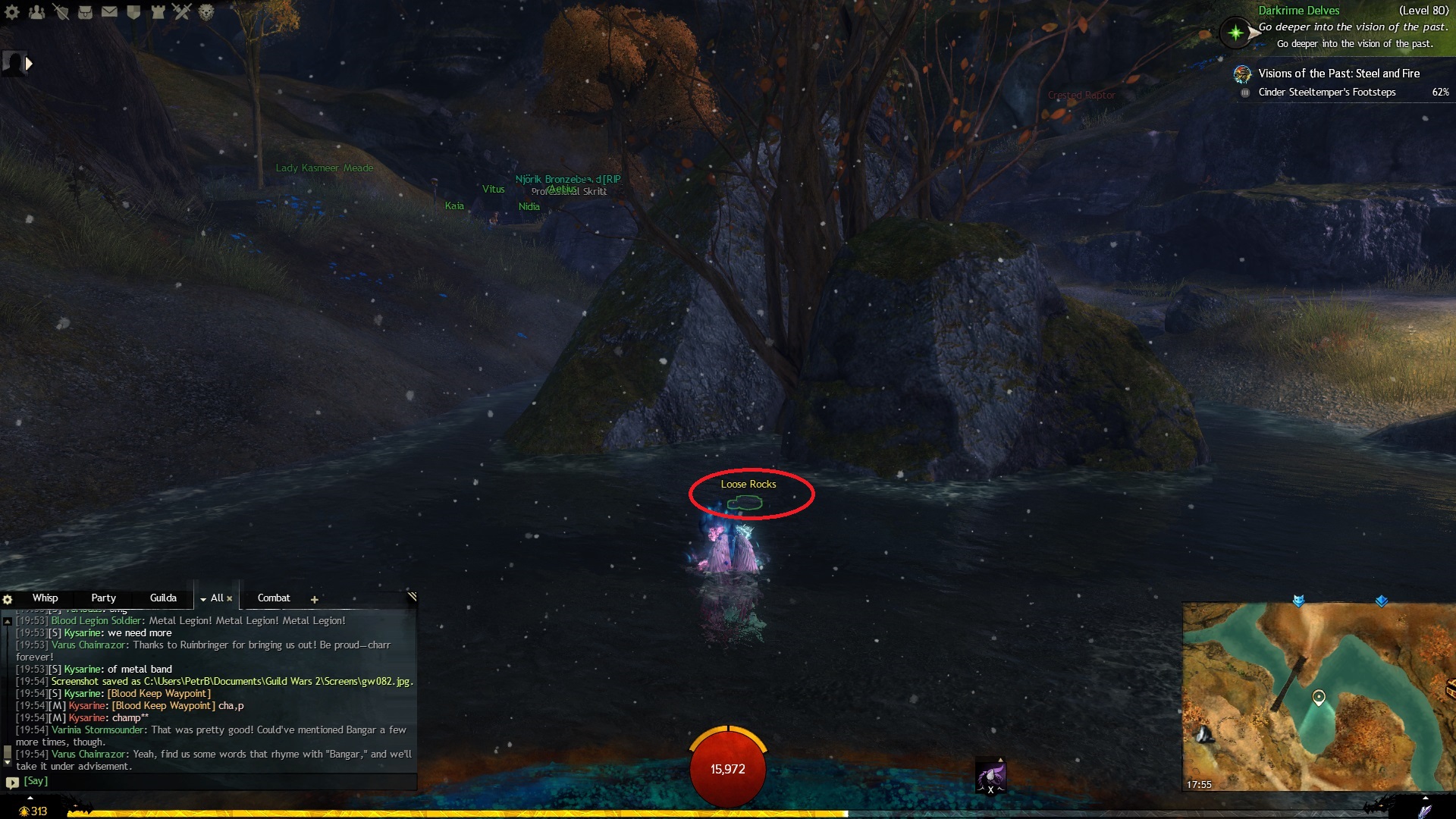This screenshot has height=819, width=1456.
Task: Click the minimap
Action: 1318,698
